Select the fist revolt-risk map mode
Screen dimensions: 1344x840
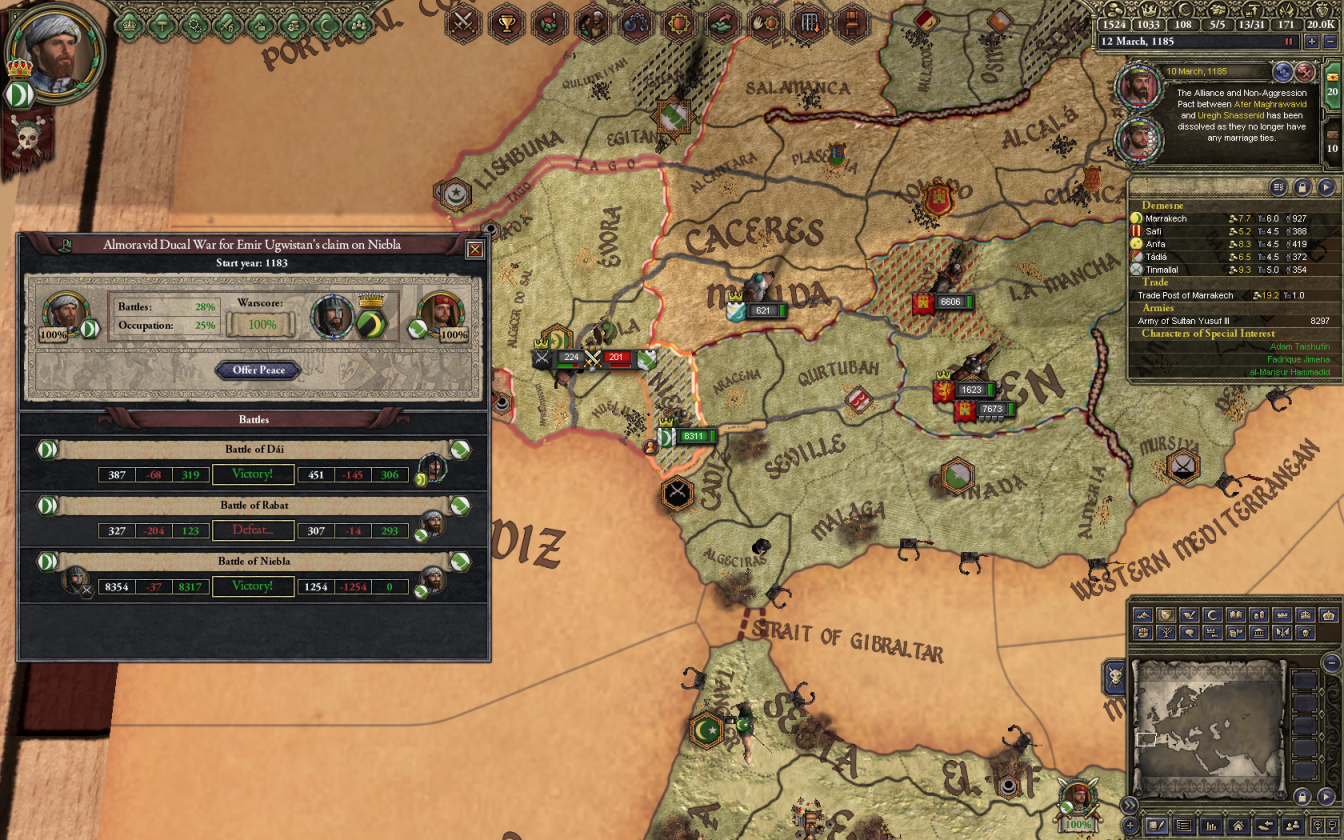coord(1142,633)
